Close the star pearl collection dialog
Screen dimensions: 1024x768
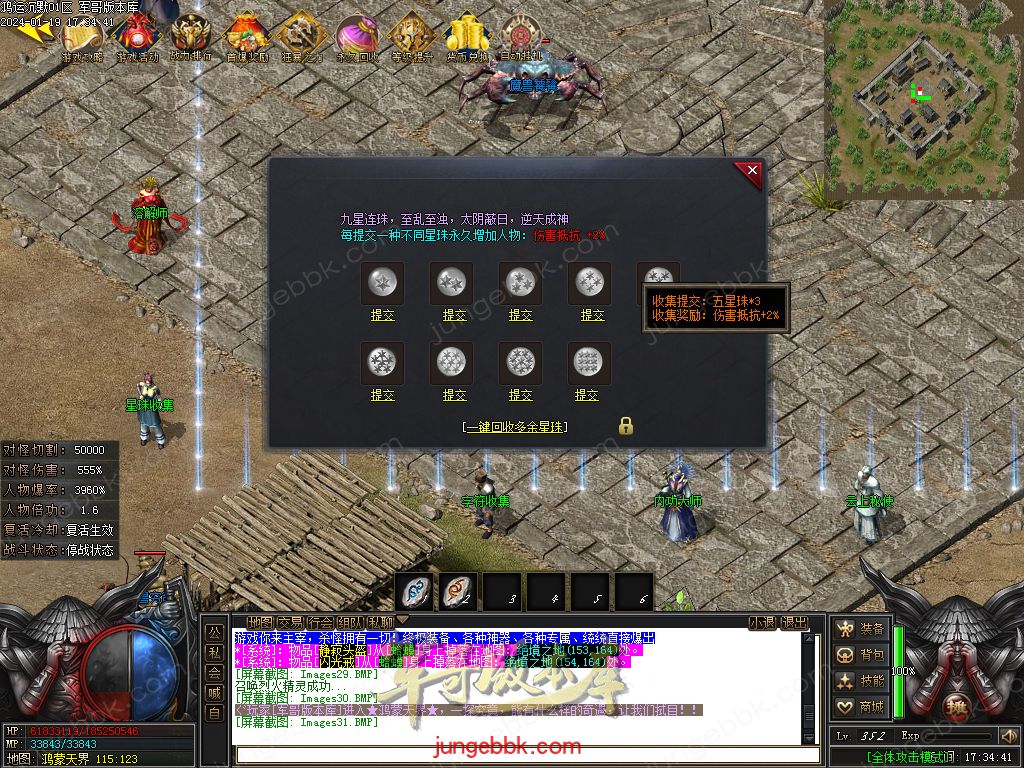coord(752,172)
